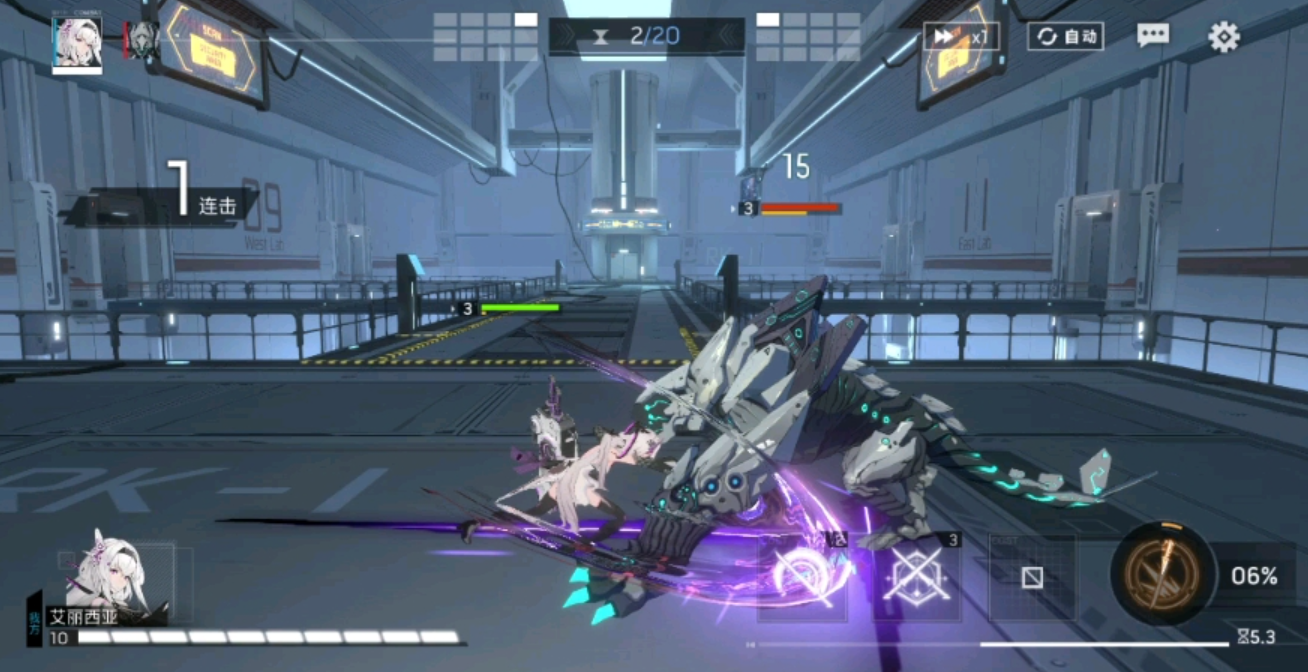This screenshot has height=672, width=1308.
Task: Click the white-haired ally turn order portrait
Action: pos(77,42)
